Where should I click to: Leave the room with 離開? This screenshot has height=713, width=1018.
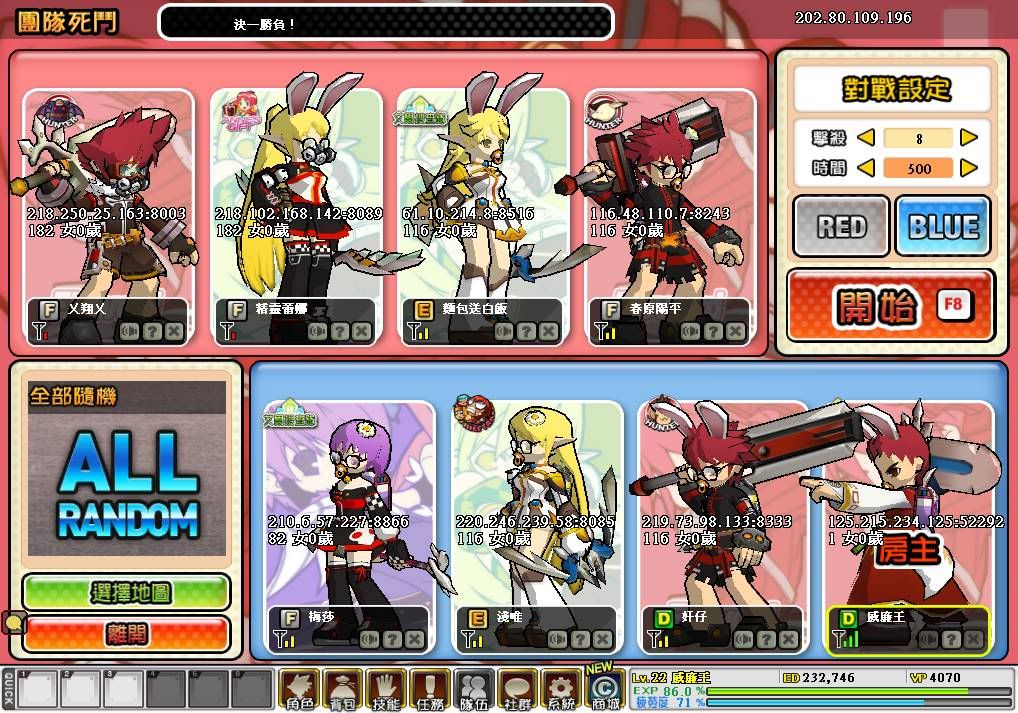click(127, 633)
